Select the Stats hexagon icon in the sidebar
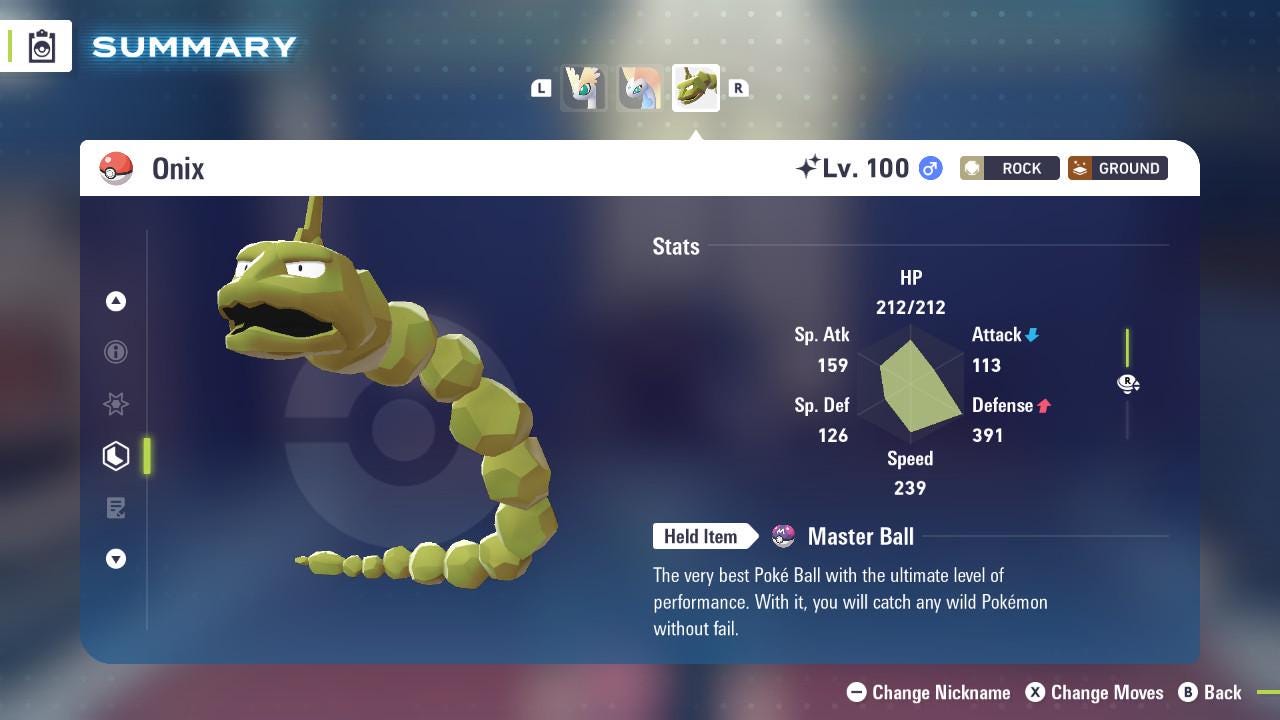This screenshot has height=720, width=1280. tap(116, 455)
